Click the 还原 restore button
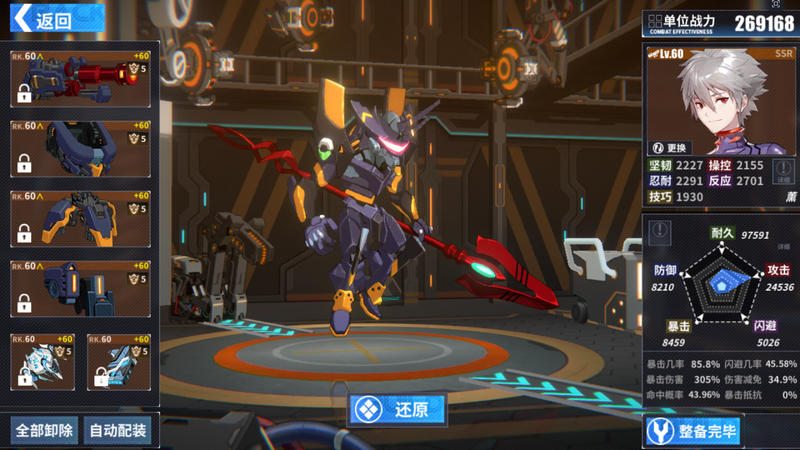800x450 pixels. coord(397,409)
